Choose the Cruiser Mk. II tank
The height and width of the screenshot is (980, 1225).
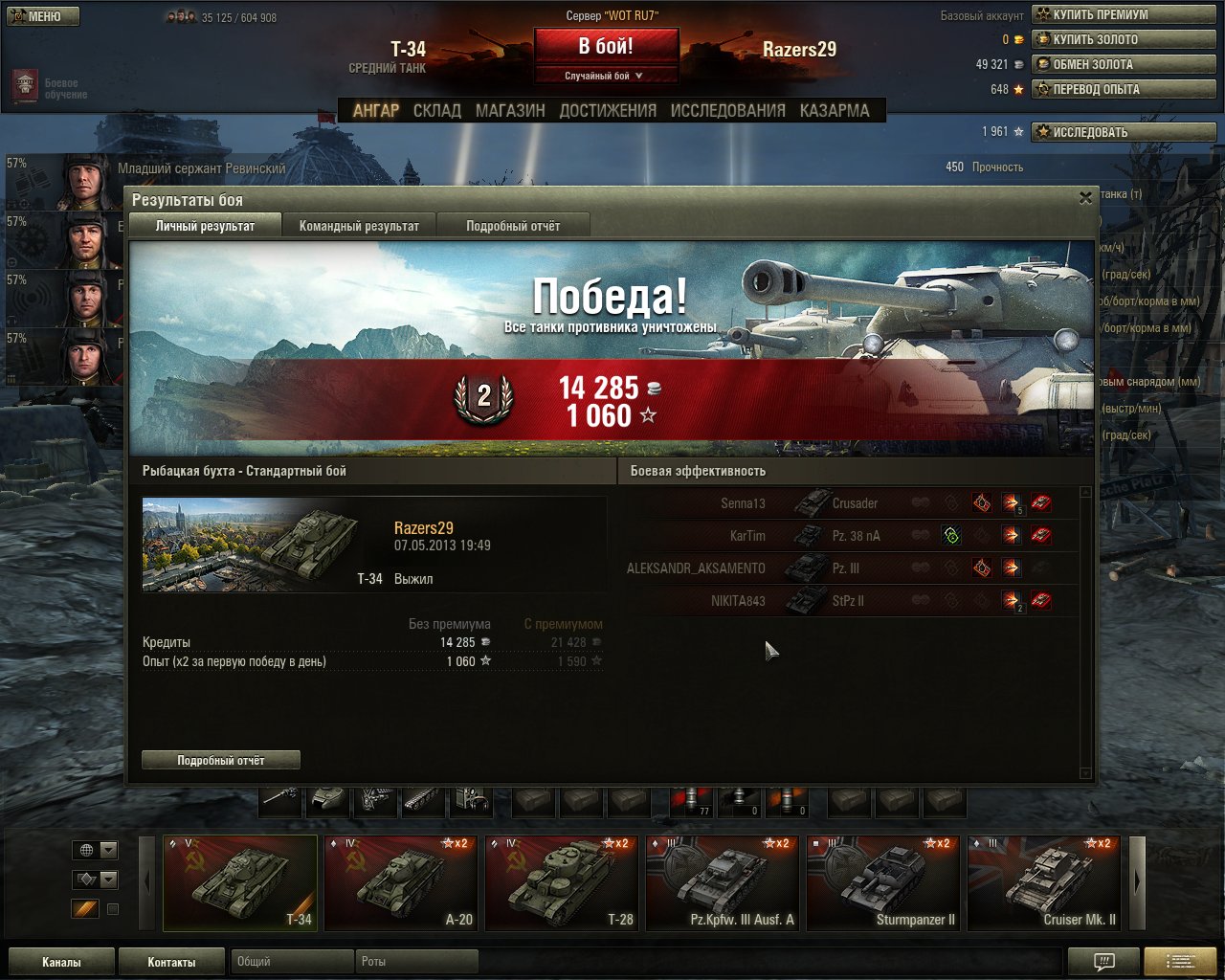(x=1046, y=883)
